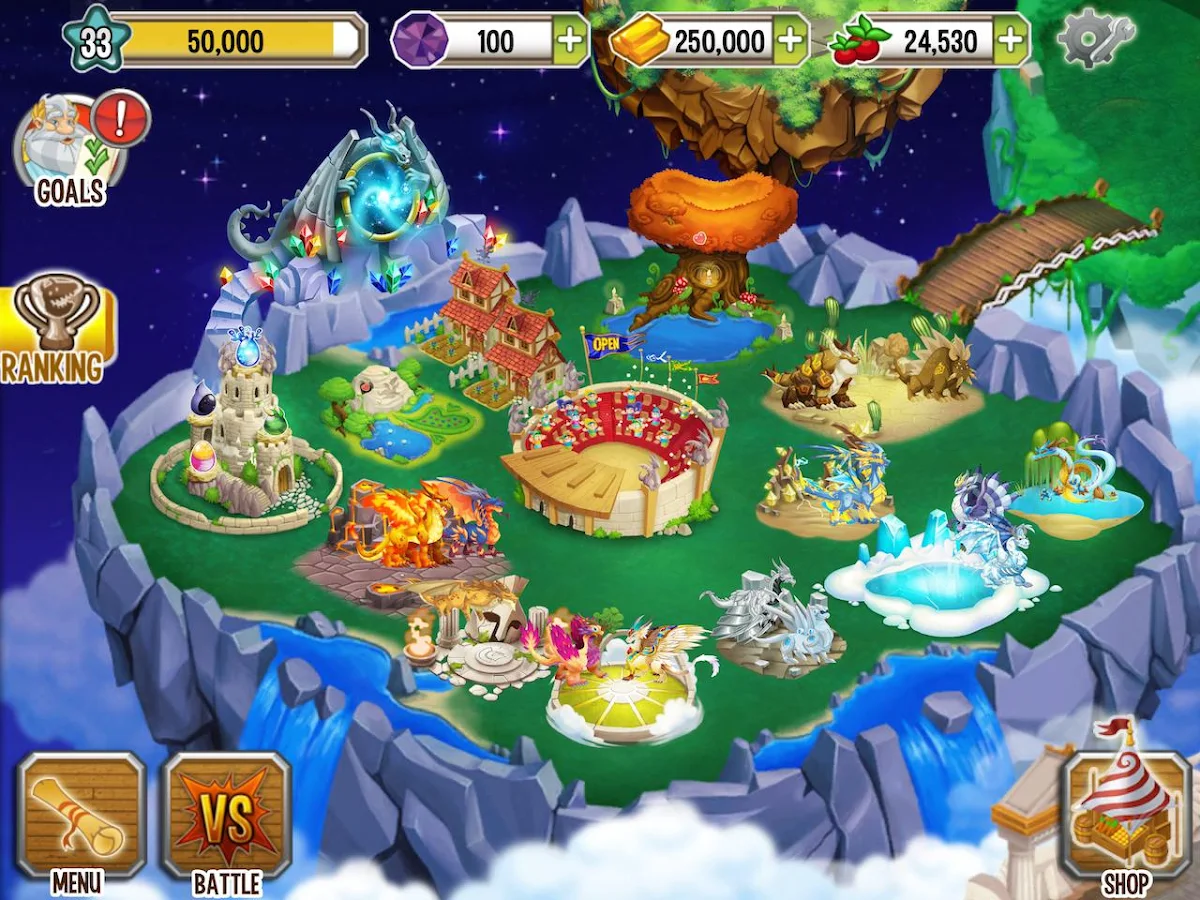The image size is (1200, 900).
Task: Tap the level 33 star badge
Action: coord(95,42)
